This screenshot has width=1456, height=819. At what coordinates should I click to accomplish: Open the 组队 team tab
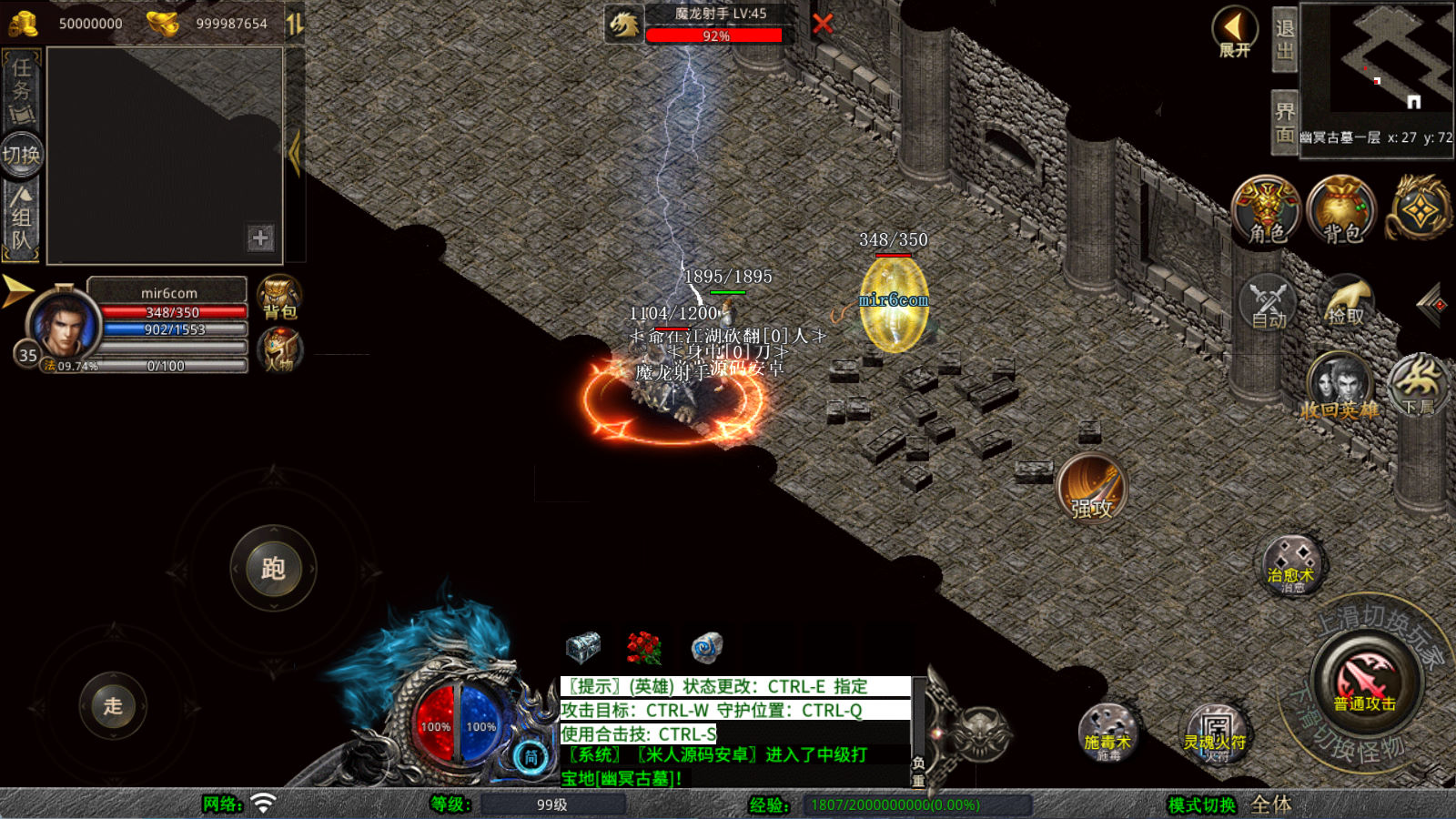[22, 219]
